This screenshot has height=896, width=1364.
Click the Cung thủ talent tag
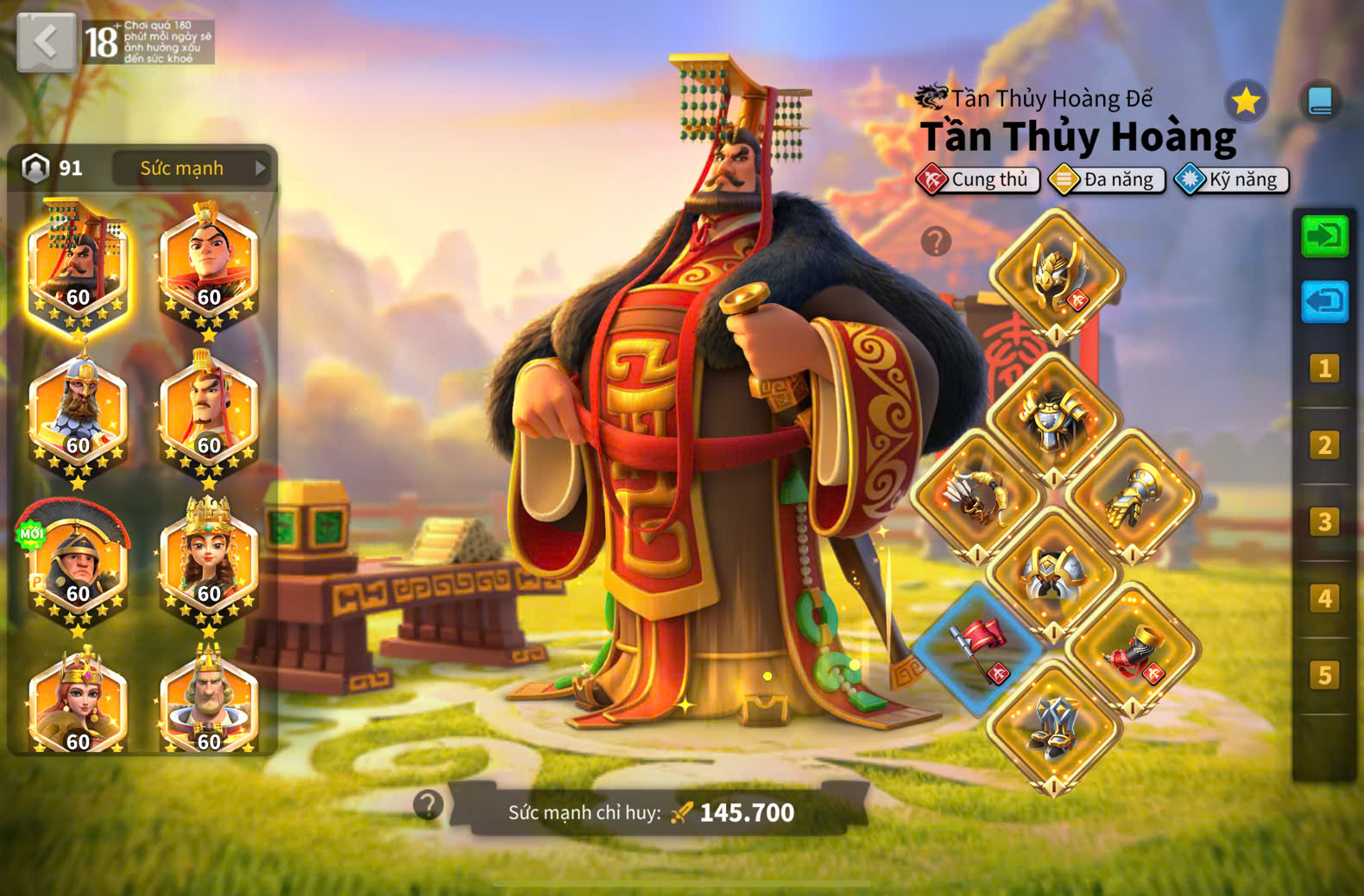coord(978,180)
